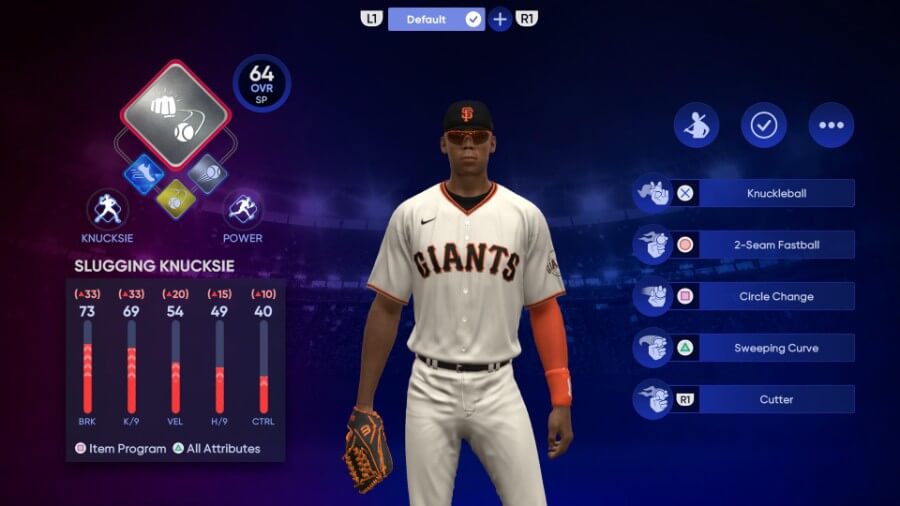Select the 2-Seam Fastball pitch slot
Screen dimensions: 900x506
(776, 245)
